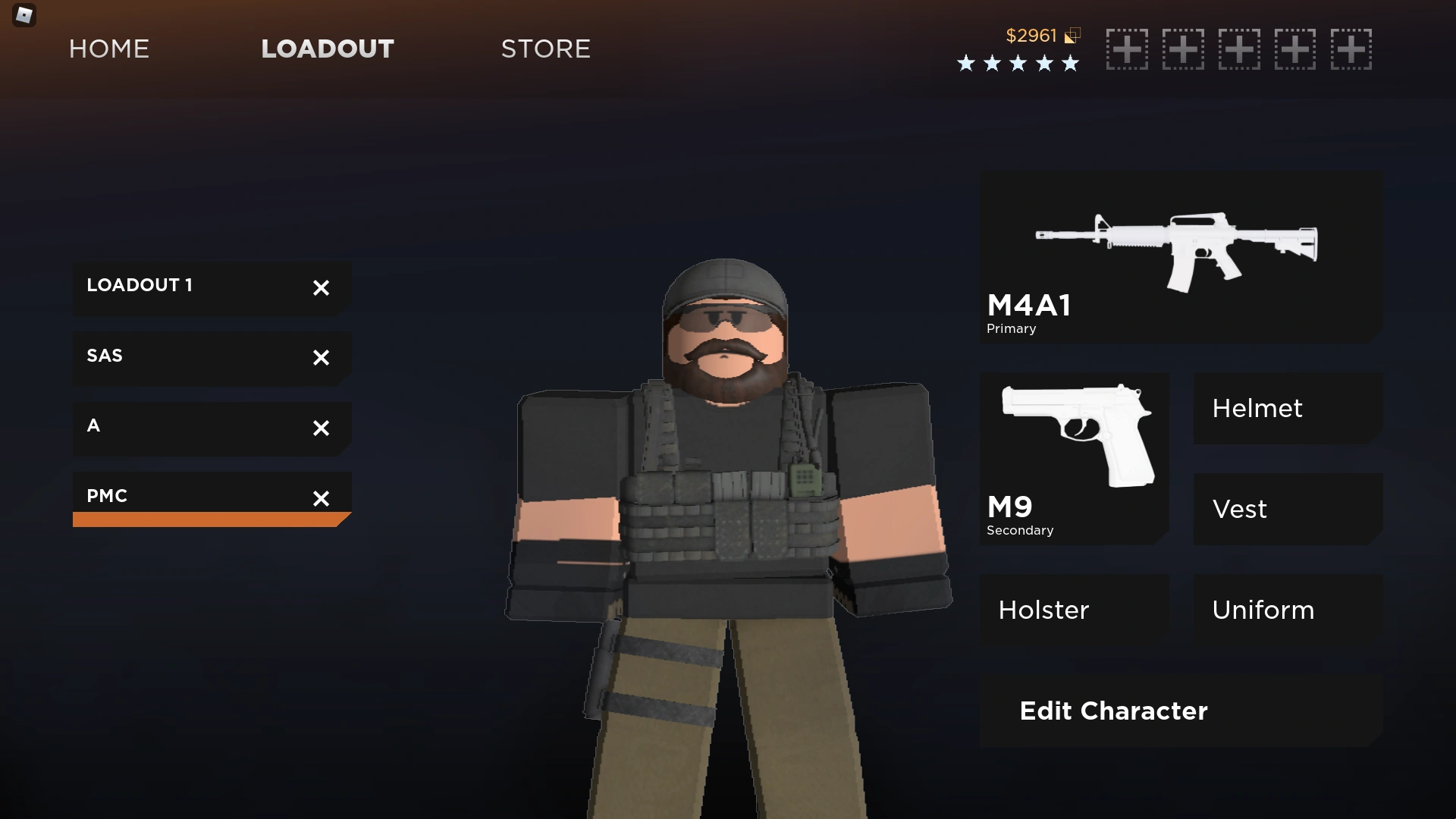
Task: Click the Roblox logo in the top-left corner
Action: [x=24, y=15]
